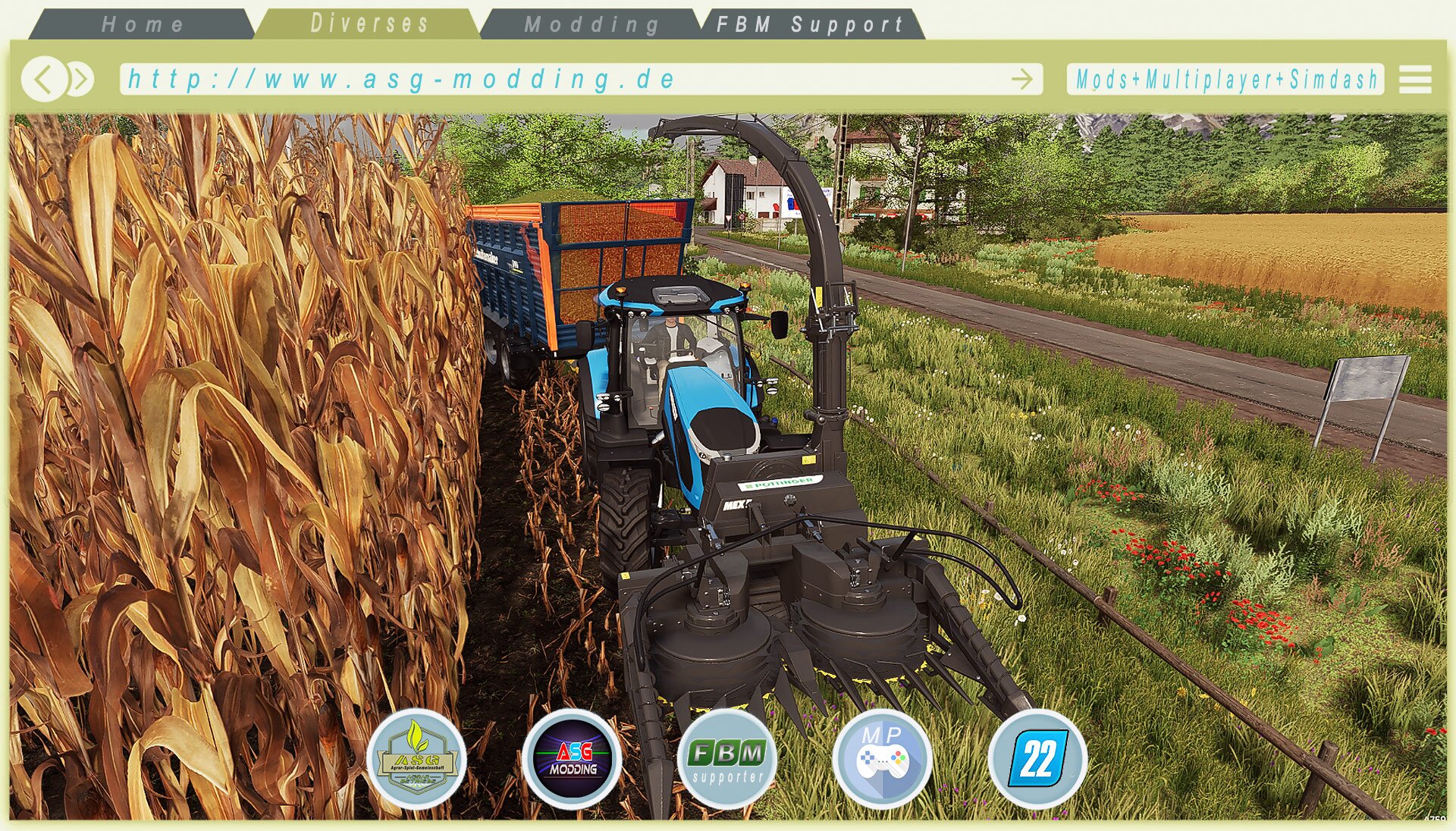1456x831 pixels.
Task: Choose the FBM supporter badge
Action: point(727,758)
